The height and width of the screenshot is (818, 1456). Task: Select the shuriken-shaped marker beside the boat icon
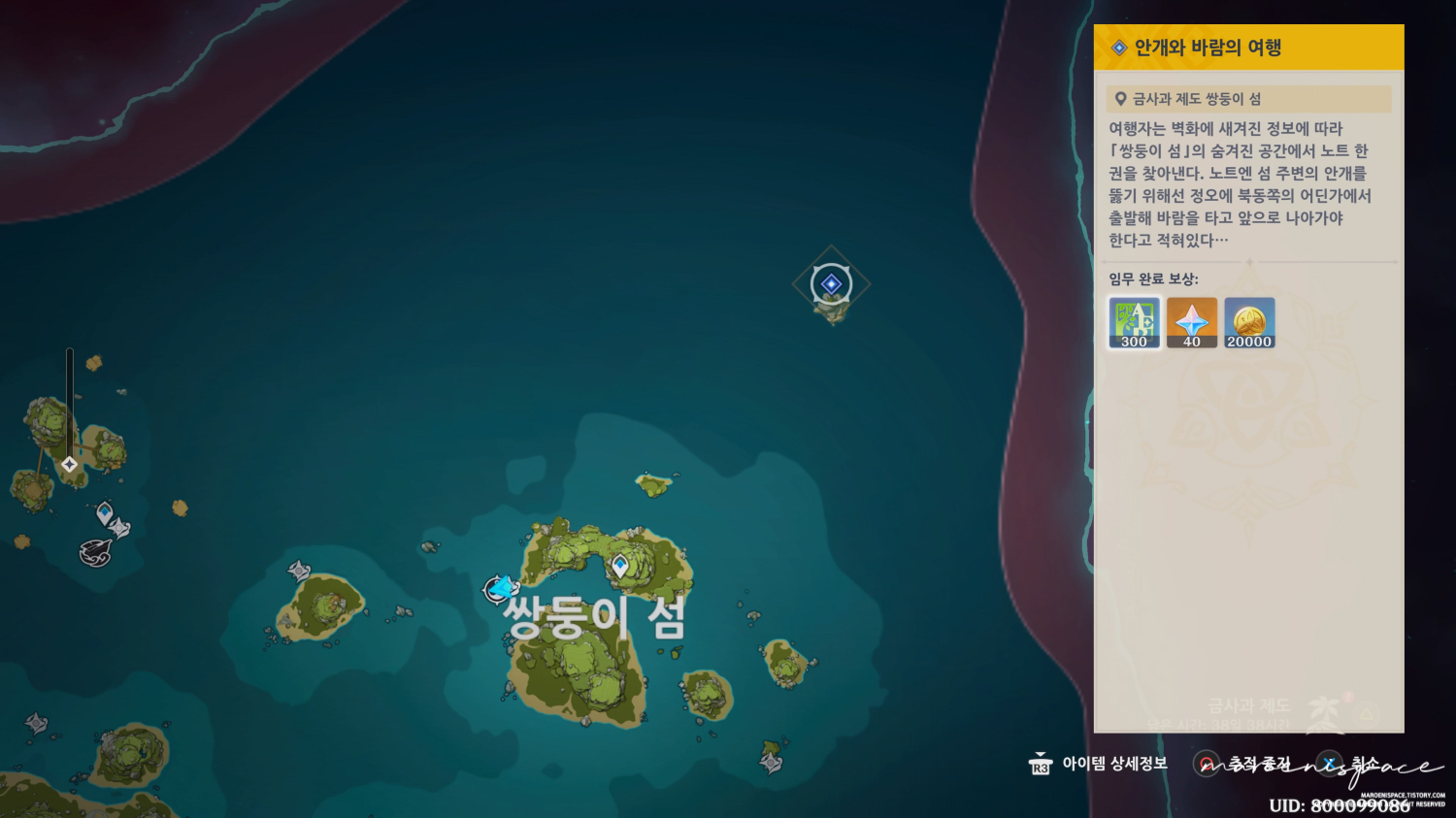pos(119,526)
